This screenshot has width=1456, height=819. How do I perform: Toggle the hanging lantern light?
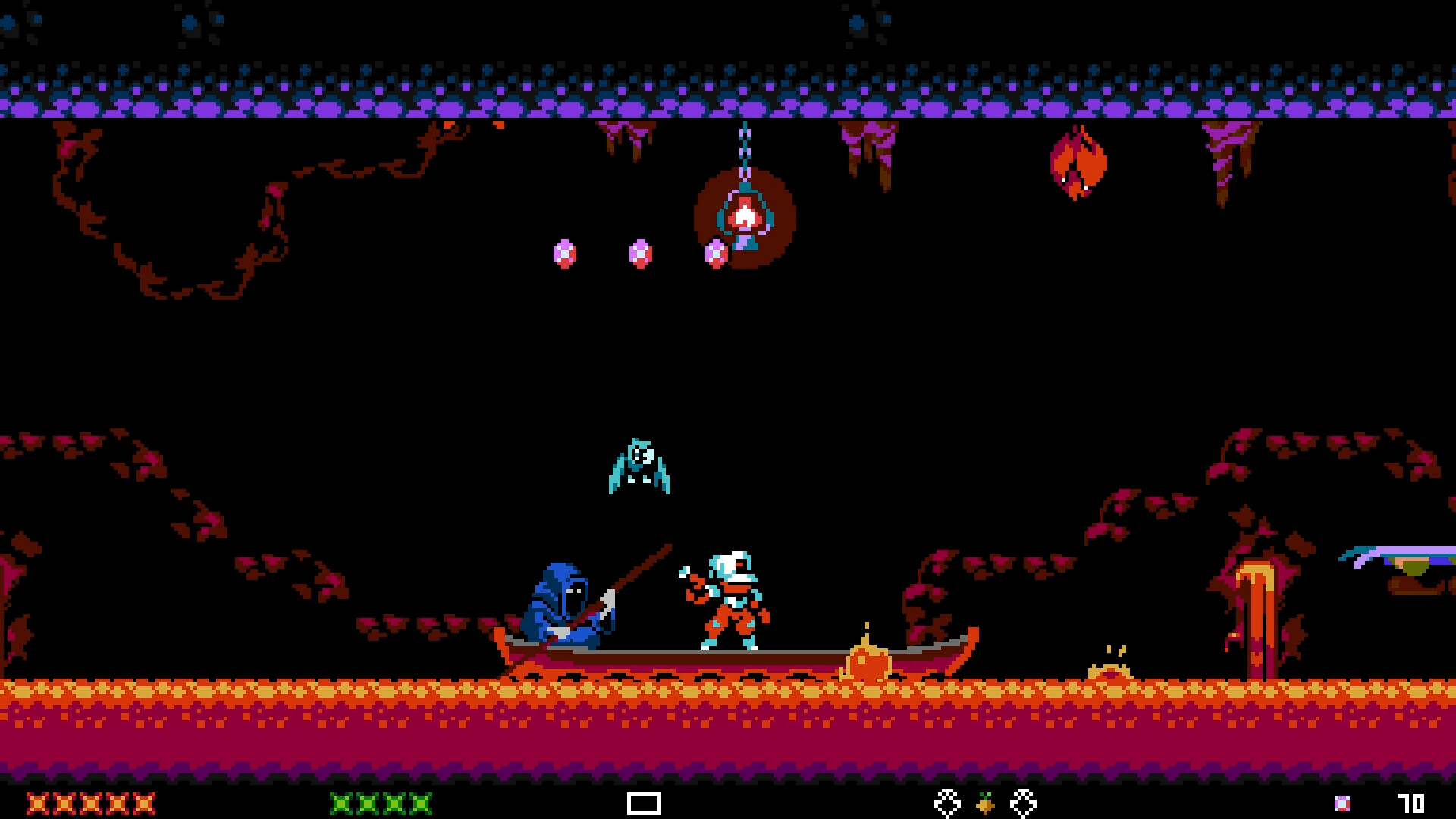click(747, 216)
